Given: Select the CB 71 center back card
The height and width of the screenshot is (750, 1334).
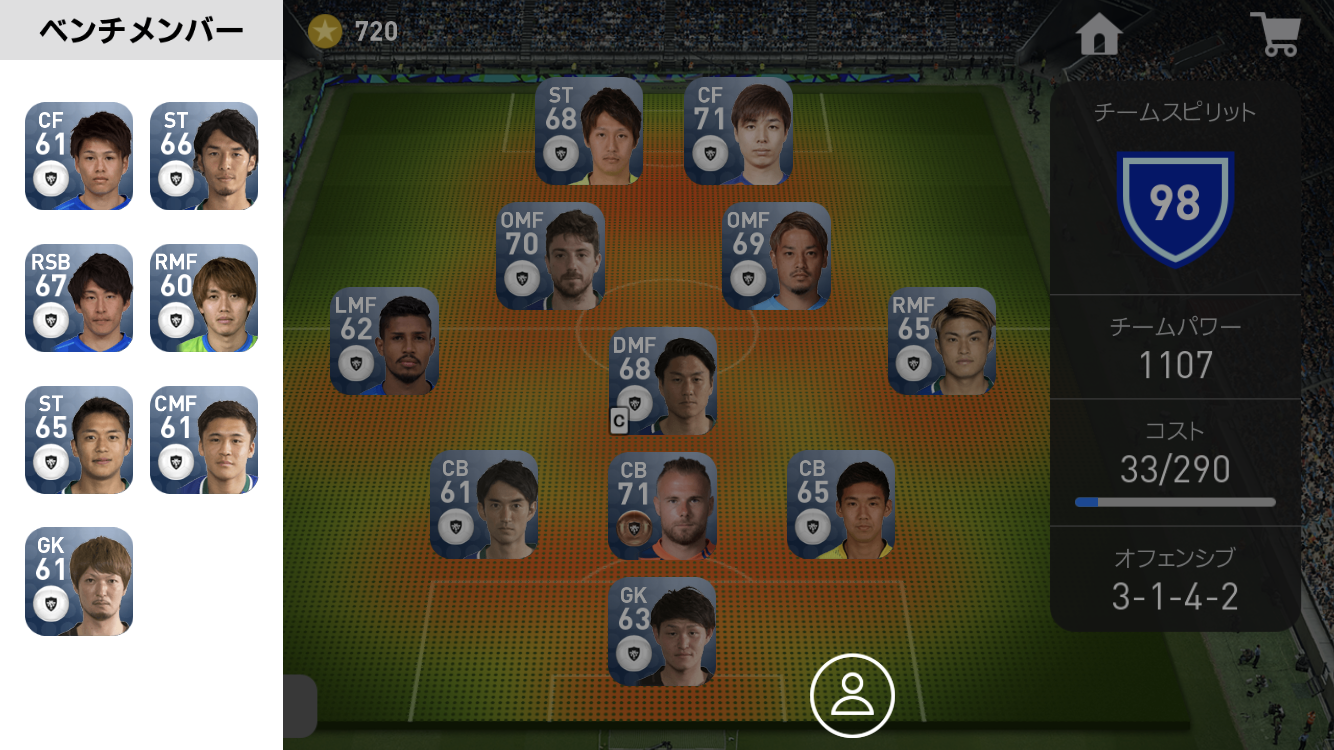Looking at the screenshot, I should pyautogui.click(x=662, y=505).
